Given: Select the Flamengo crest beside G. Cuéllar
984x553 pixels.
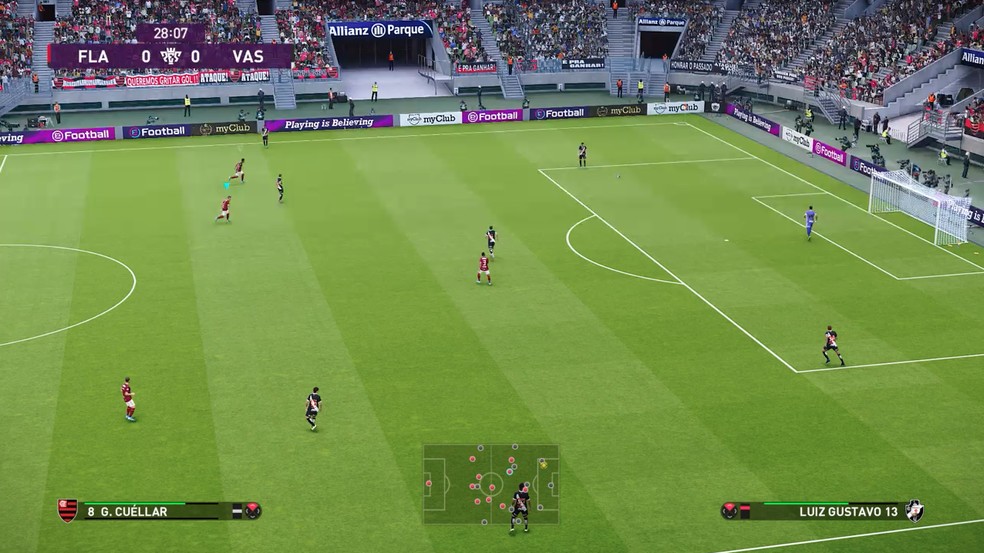Looking at the screenshot, I should coord(67,511).
